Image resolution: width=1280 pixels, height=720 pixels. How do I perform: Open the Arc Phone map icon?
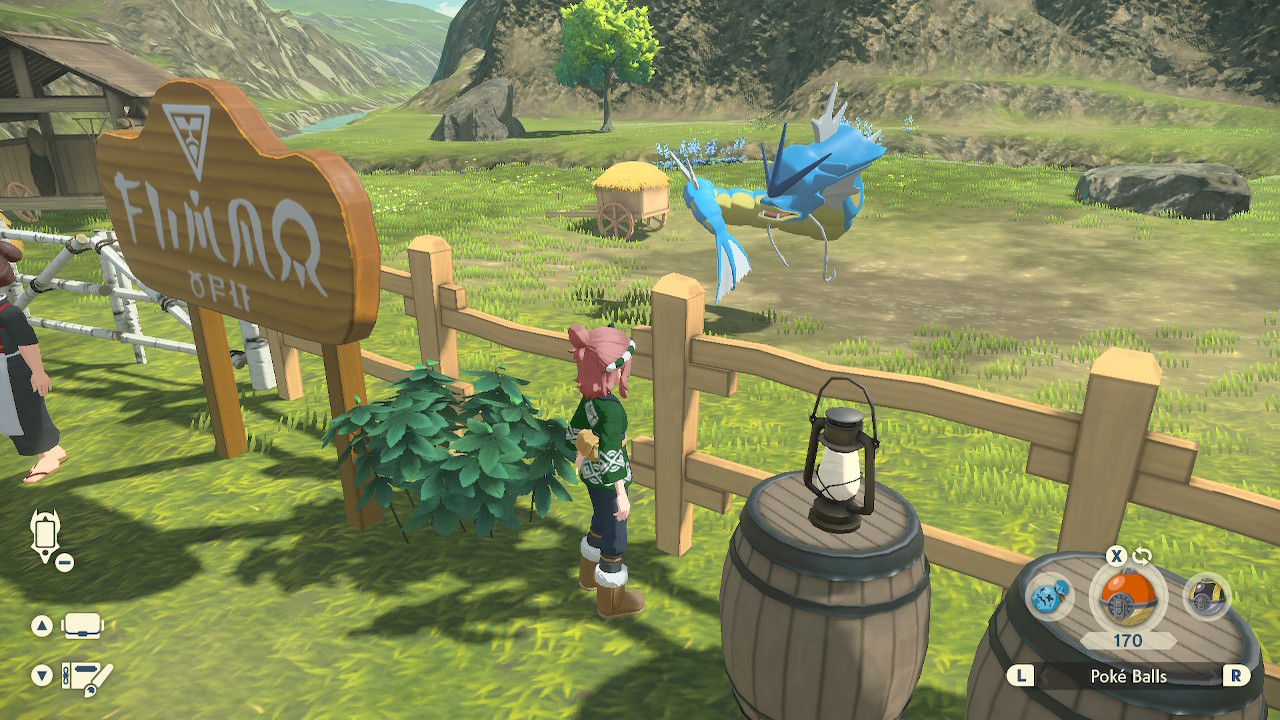[x=46, y=537]
